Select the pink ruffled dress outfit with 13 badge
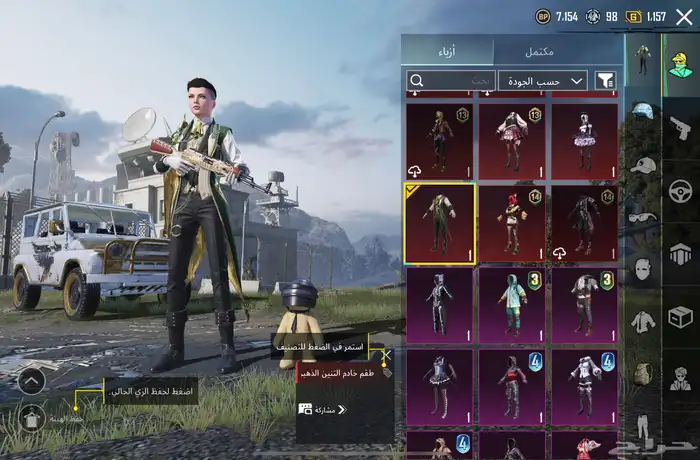Image resolution: width=700 pixels, height=460 pixels. coord(512,140)
